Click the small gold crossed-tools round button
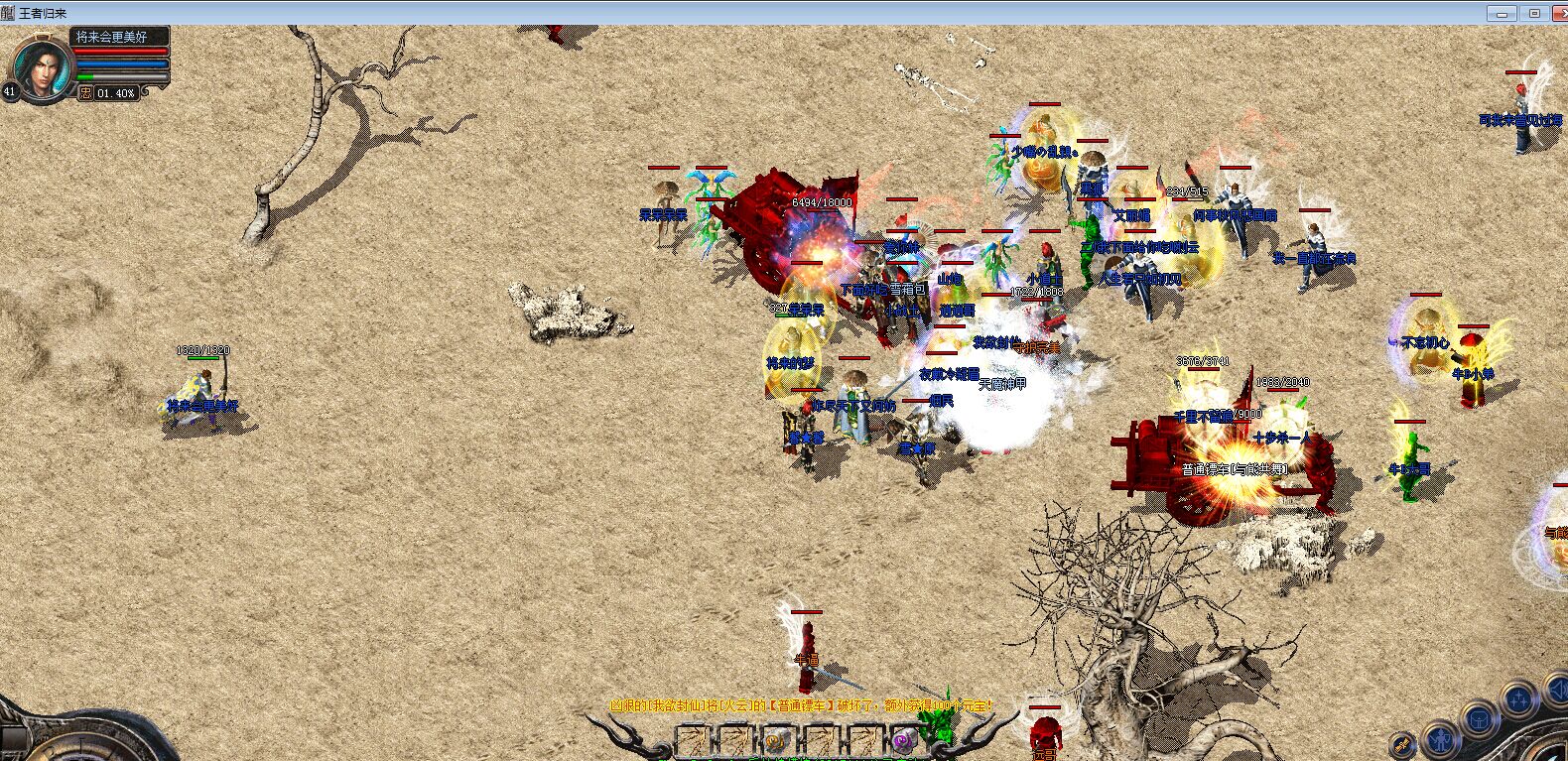This screenshot has width=1568, height=761. click(1402, 744)
